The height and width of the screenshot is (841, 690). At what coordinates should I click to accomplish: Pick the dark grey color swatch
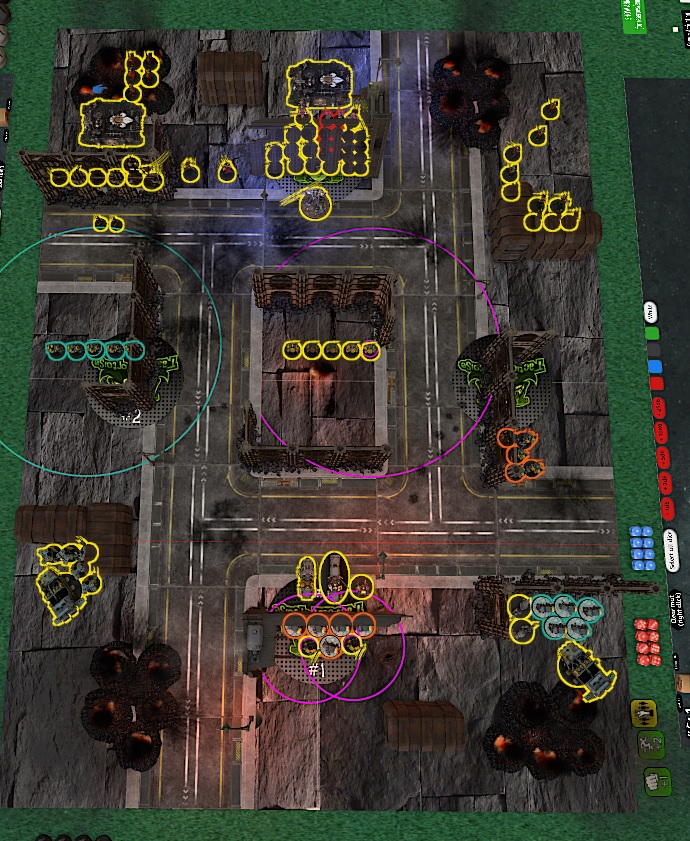point(653,349)
